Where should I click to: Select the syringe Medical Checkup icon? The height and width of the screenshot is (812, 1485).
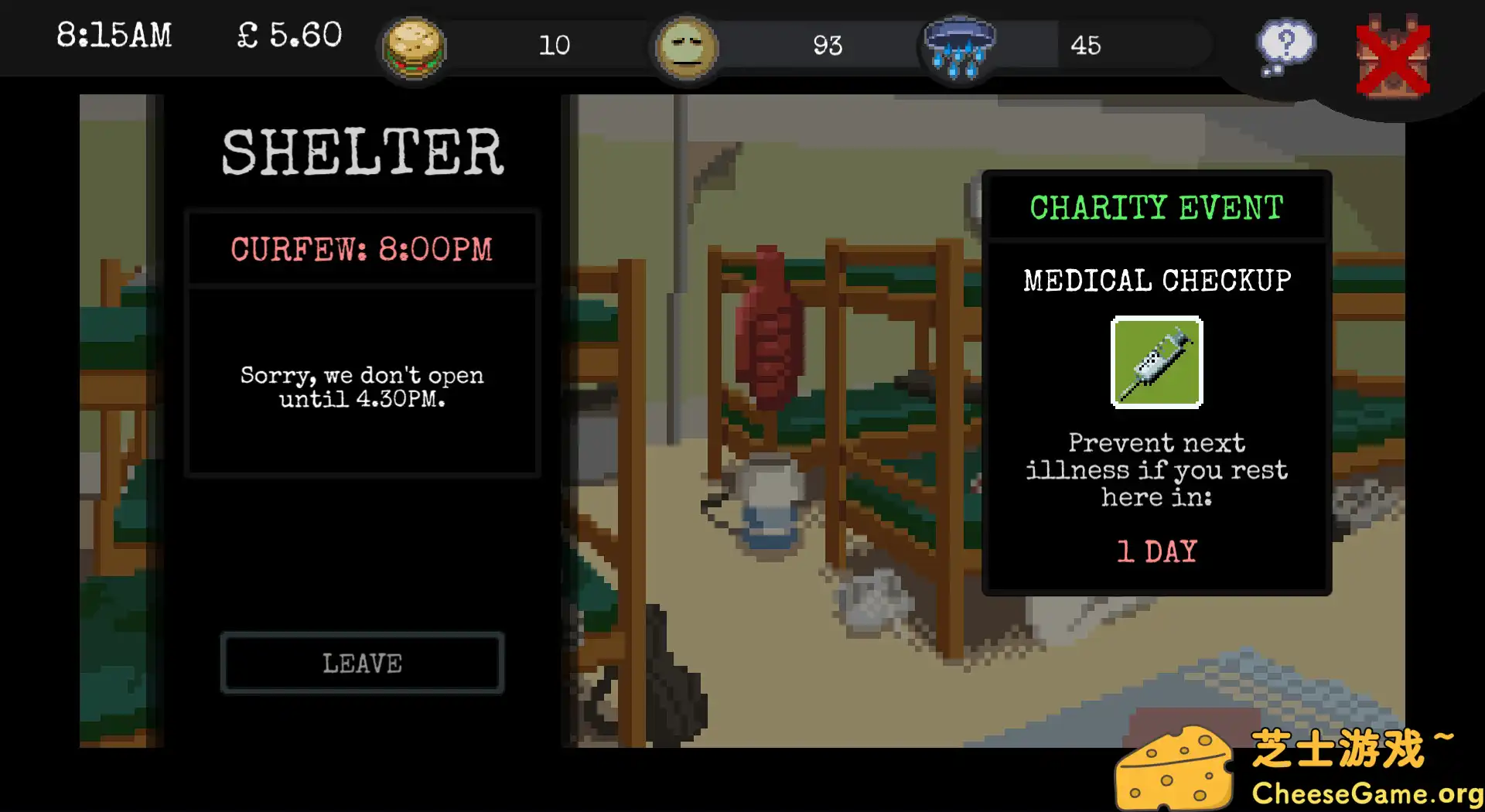point(1156,363)
